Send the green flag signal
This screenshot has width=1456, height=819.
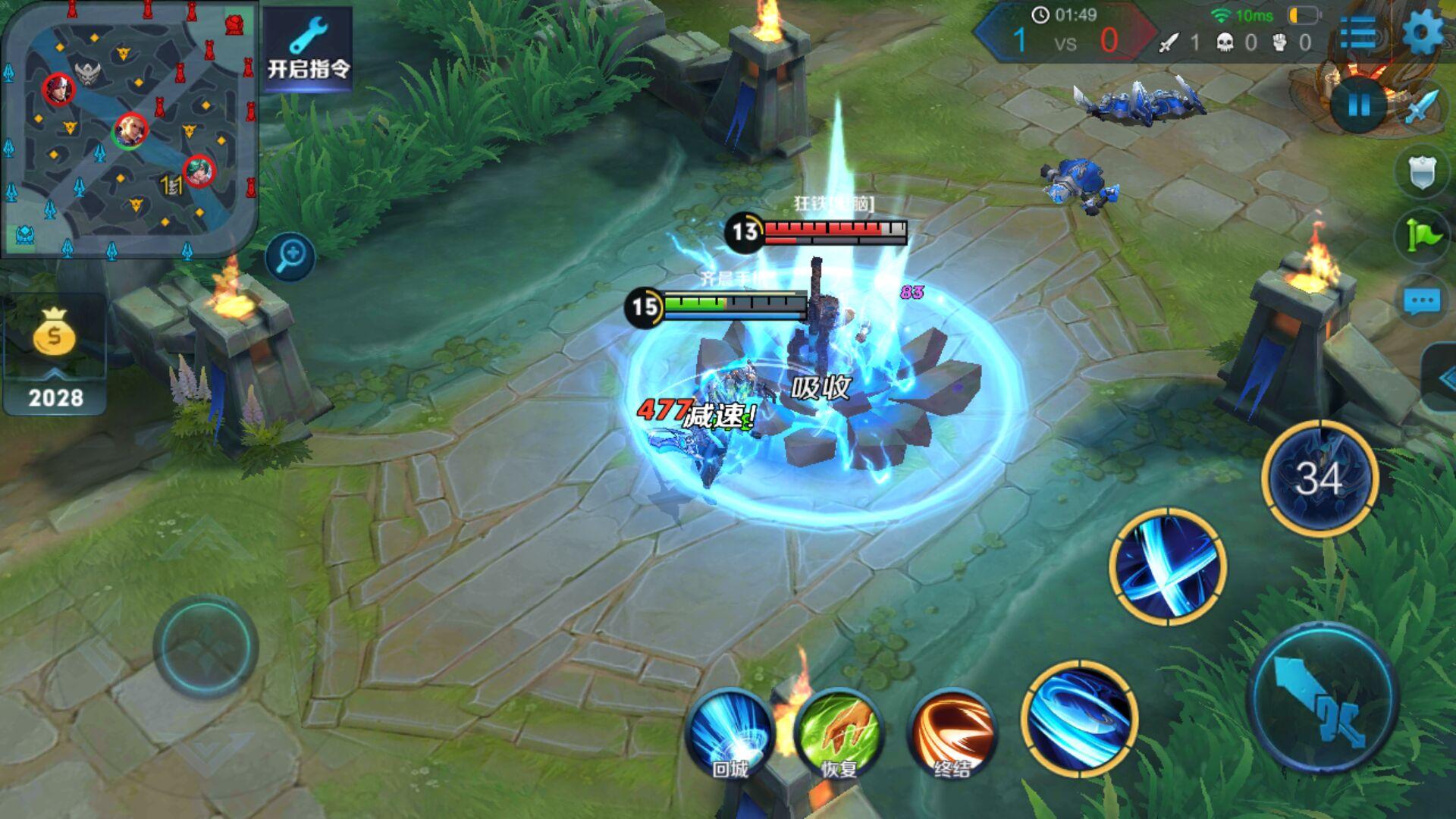(1421, 235)
